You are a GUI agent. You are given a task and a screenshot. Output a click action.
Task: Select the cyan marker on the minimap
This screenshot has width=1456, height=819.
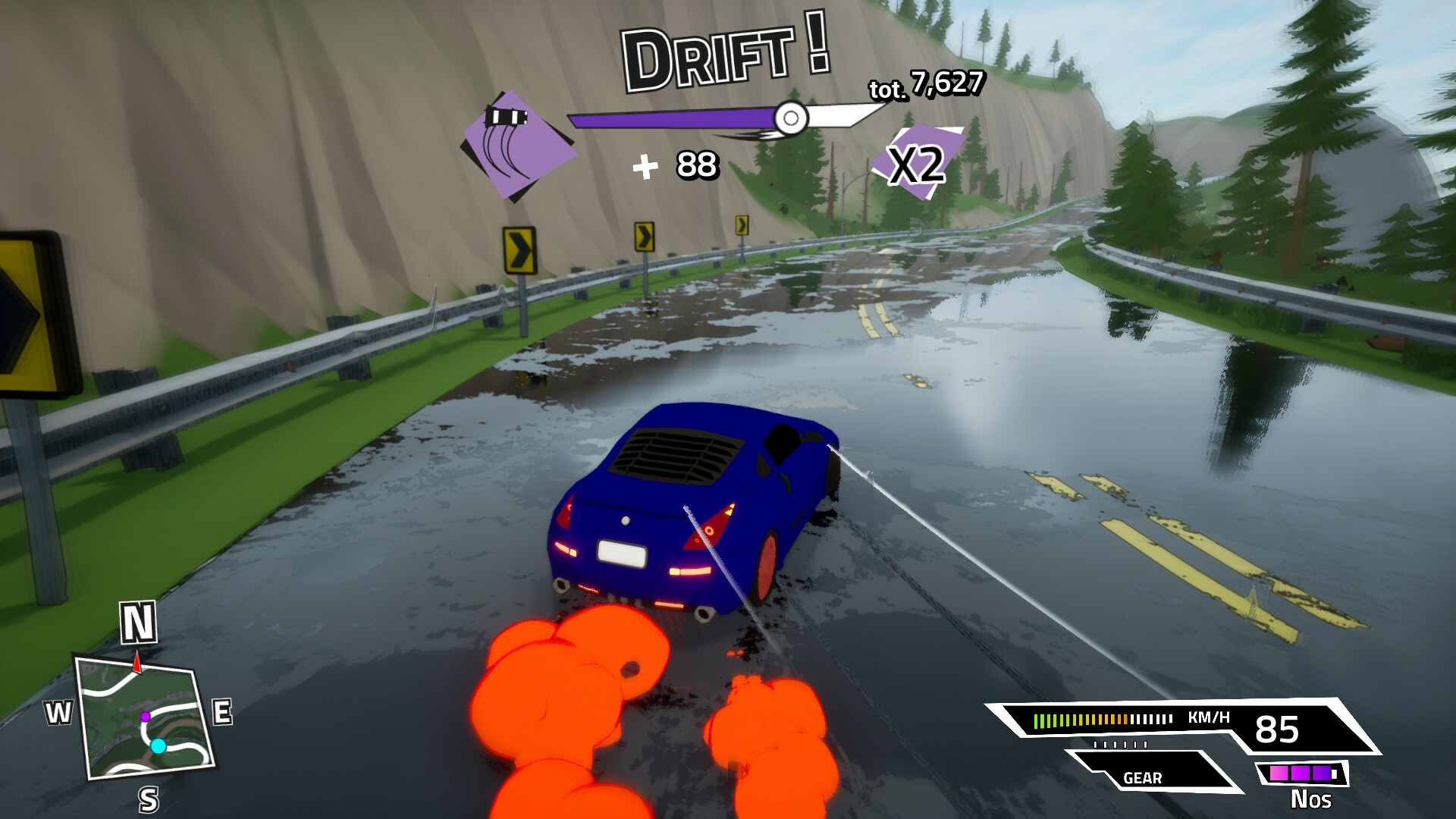pos(158,746)
